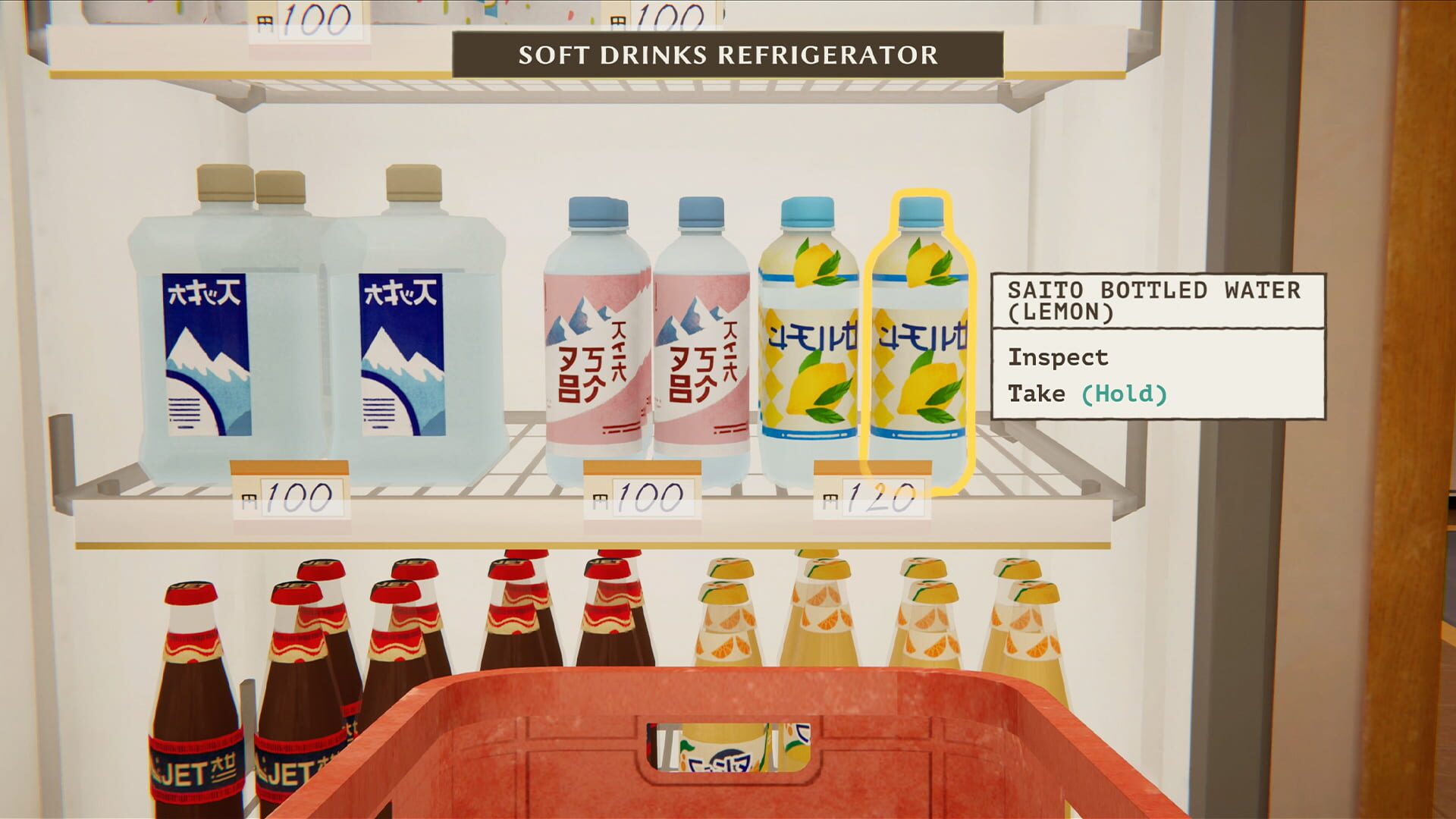The height and width of the screenshot is (819, 1456).
Task: Click the 100 yen tag under the water jugs
Action: [x=292, y=491]
